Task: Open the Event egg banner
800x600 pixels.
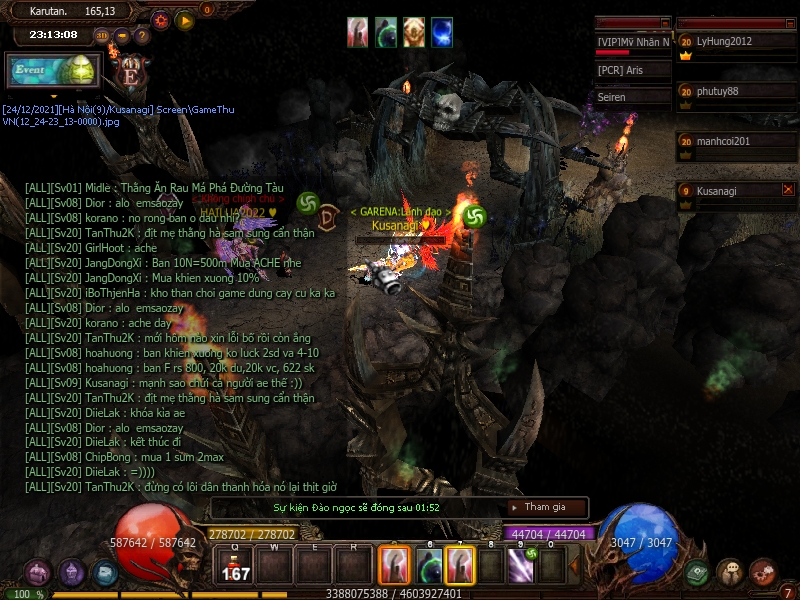Action: [x=53, y=70]
